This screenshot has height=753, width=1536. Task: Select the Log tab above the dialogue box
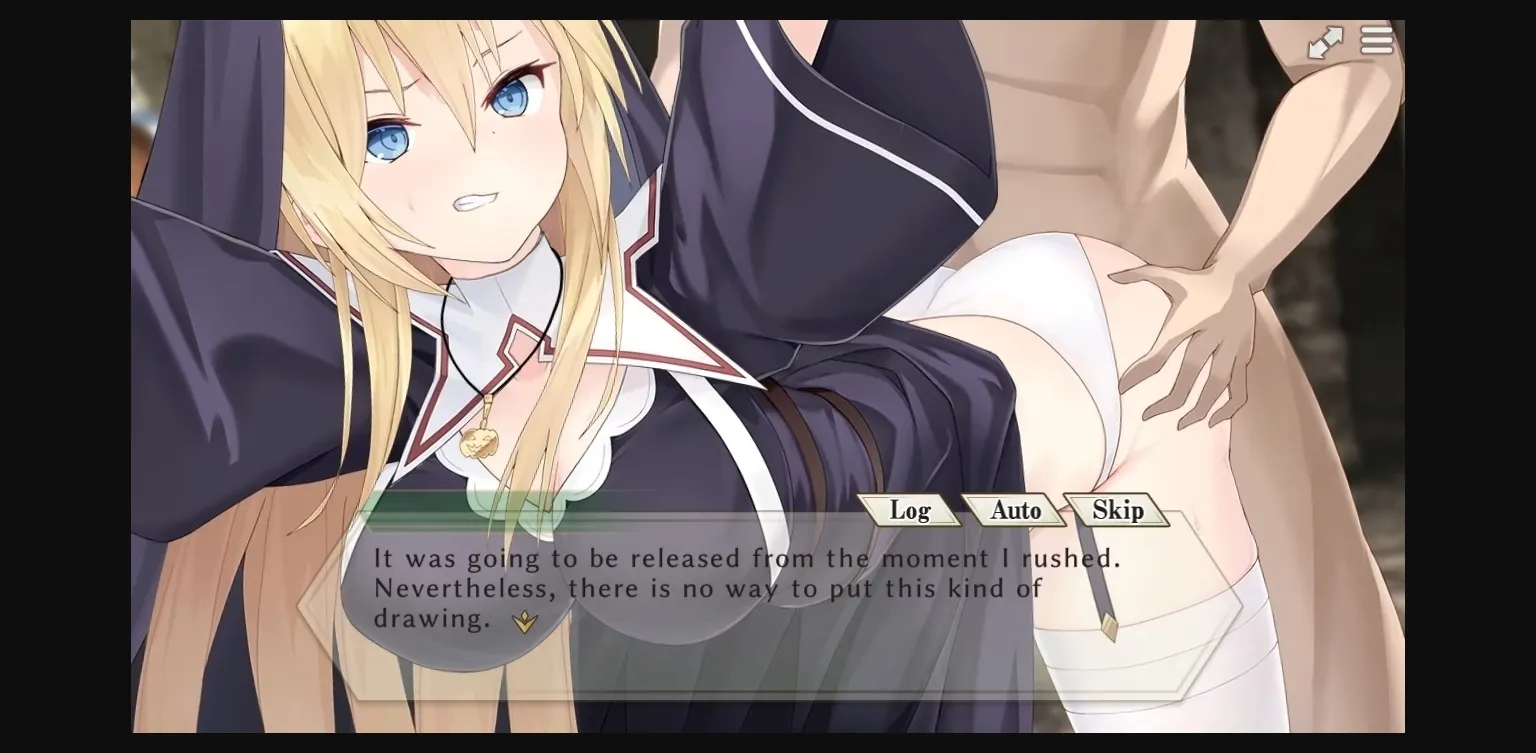(911, 510)
